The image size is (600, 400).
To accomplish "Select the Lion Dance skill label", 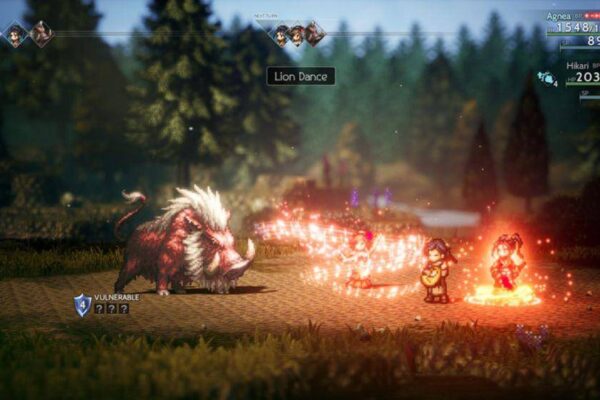I will [300, 76].
